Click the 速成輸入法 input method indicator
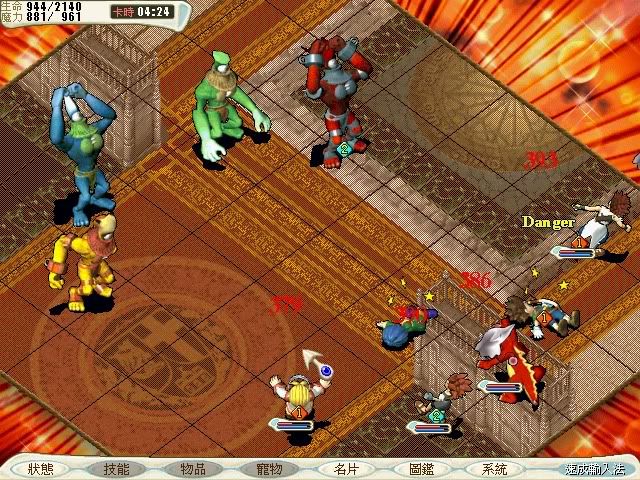This screenshot has height=480, width=640. 593,469
